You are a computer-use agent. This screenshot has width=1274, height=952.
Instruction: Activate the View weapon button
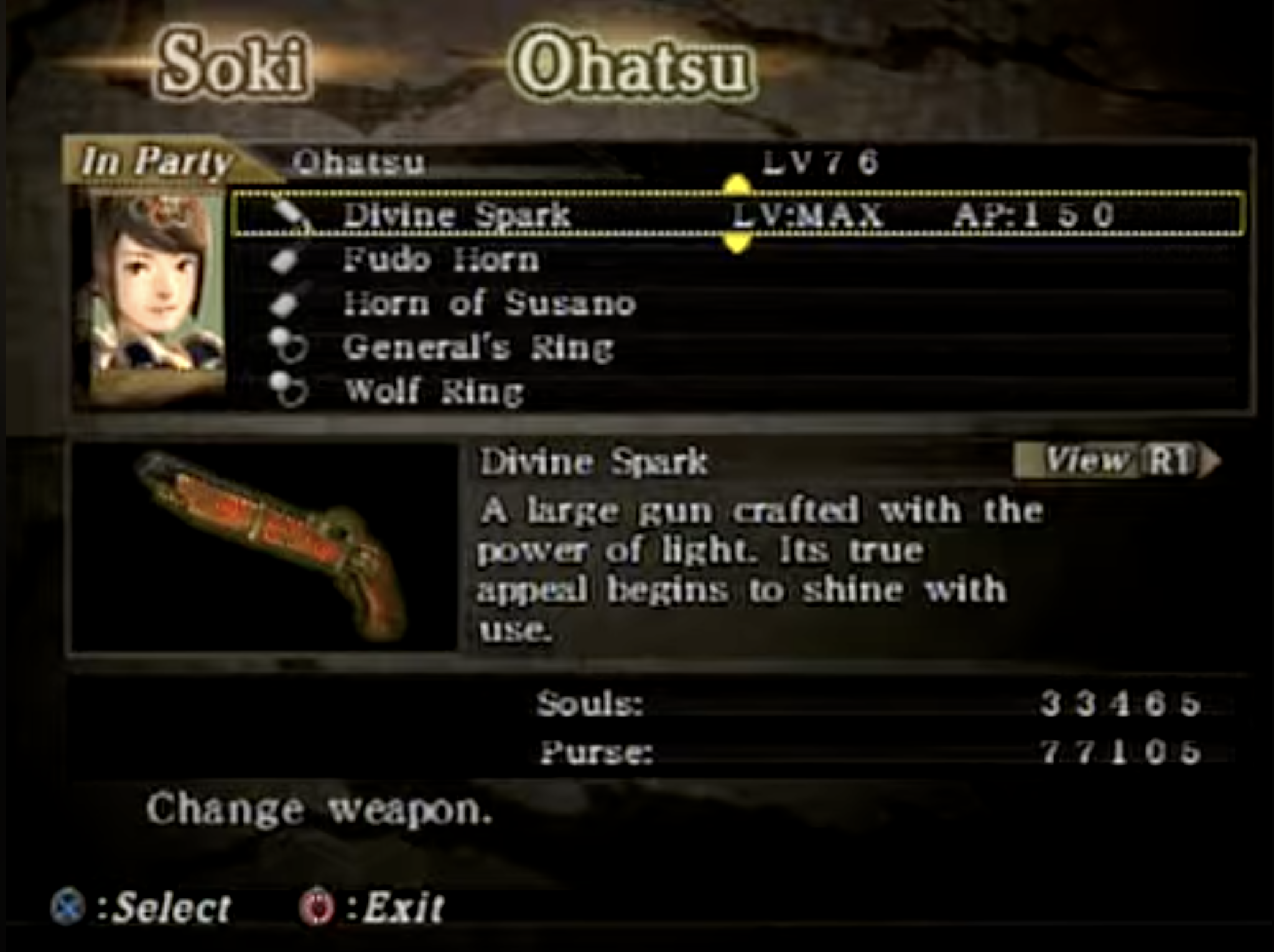[1115, 461]
